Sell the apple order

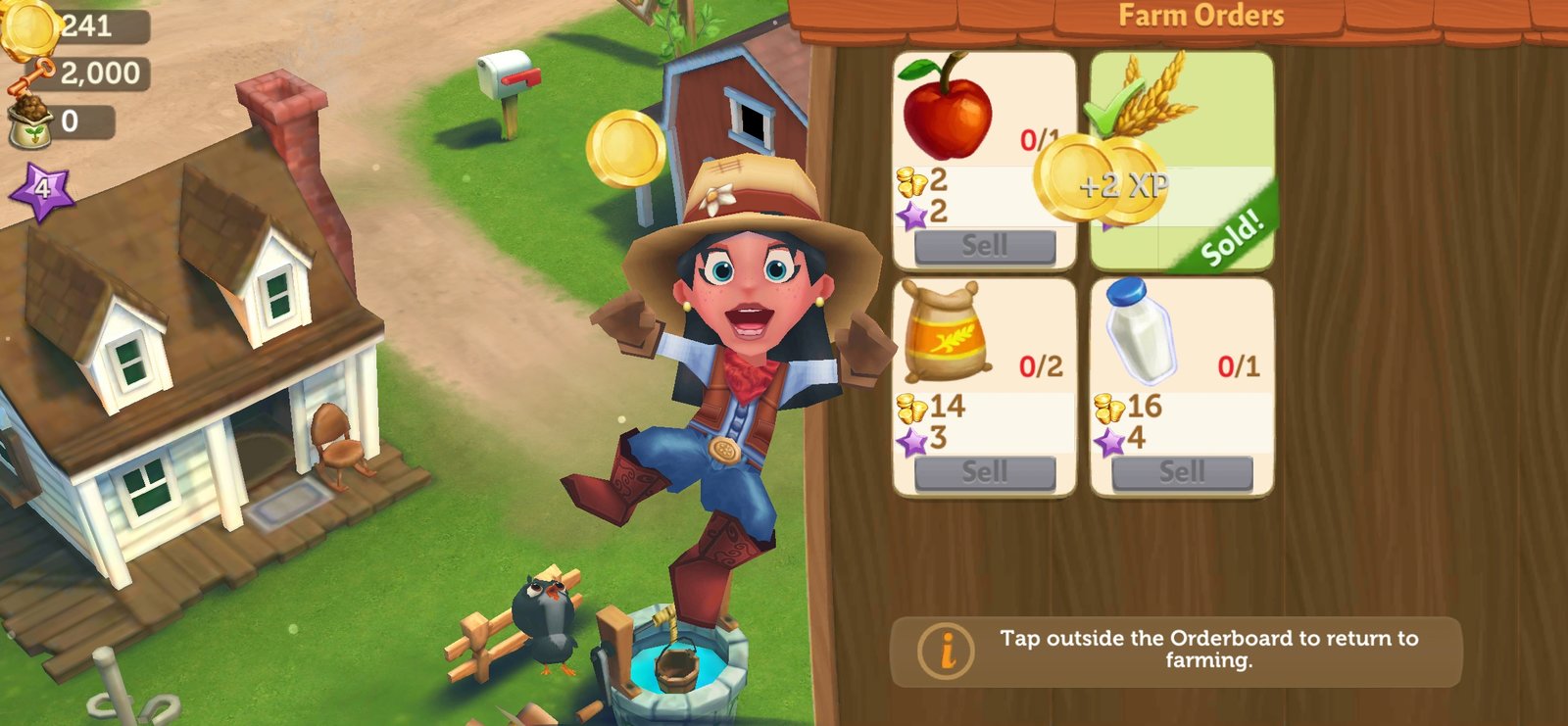coord(984,246)
